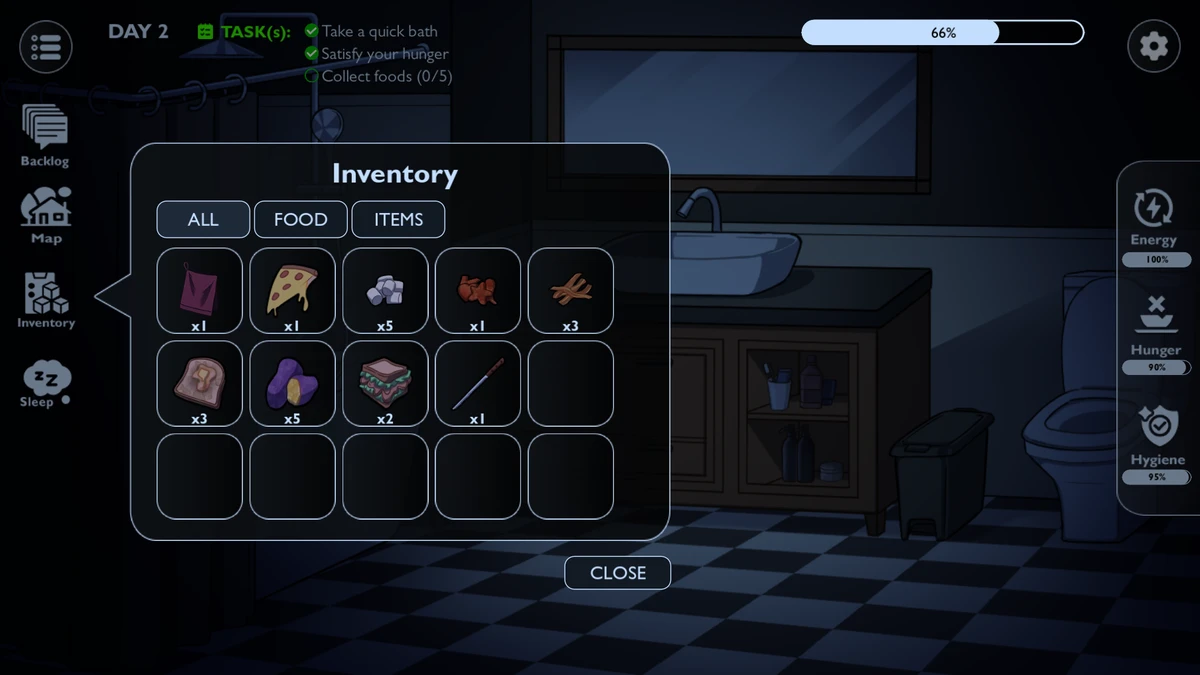Viewport: 1200px width, 675px height.
Task: Select the long thin stick slot
Action: pyautogui.click(x=477, y=383)
